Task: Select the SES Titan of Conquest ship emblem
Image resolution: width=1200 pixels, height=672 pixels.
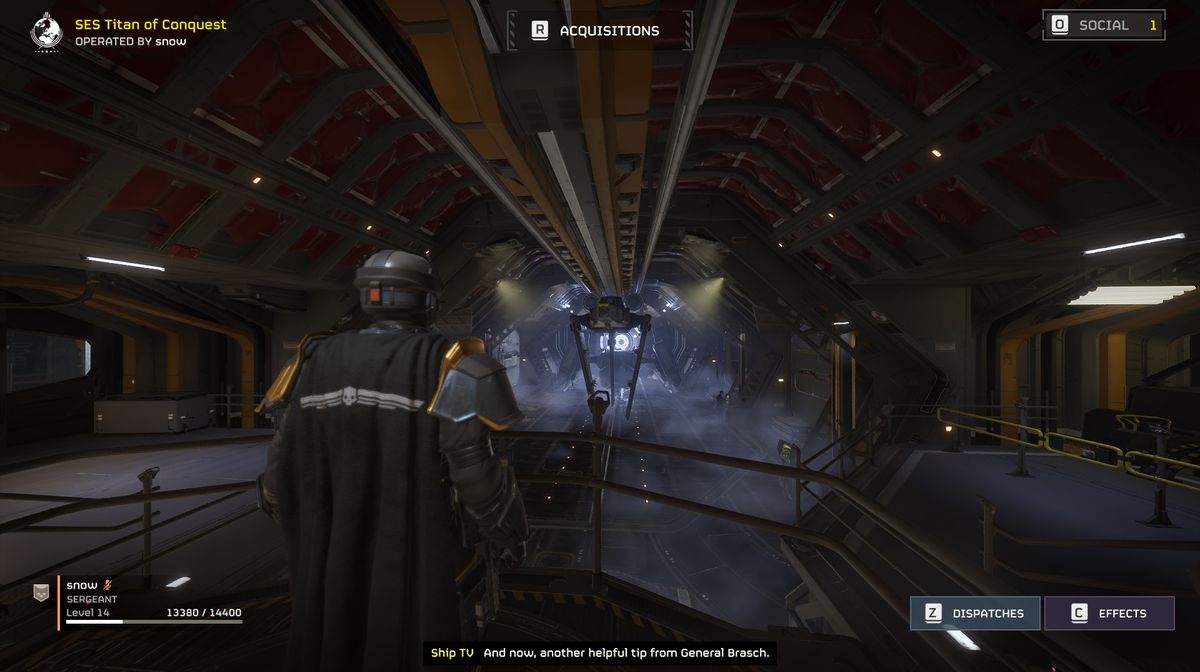Action: click(46, 31)
